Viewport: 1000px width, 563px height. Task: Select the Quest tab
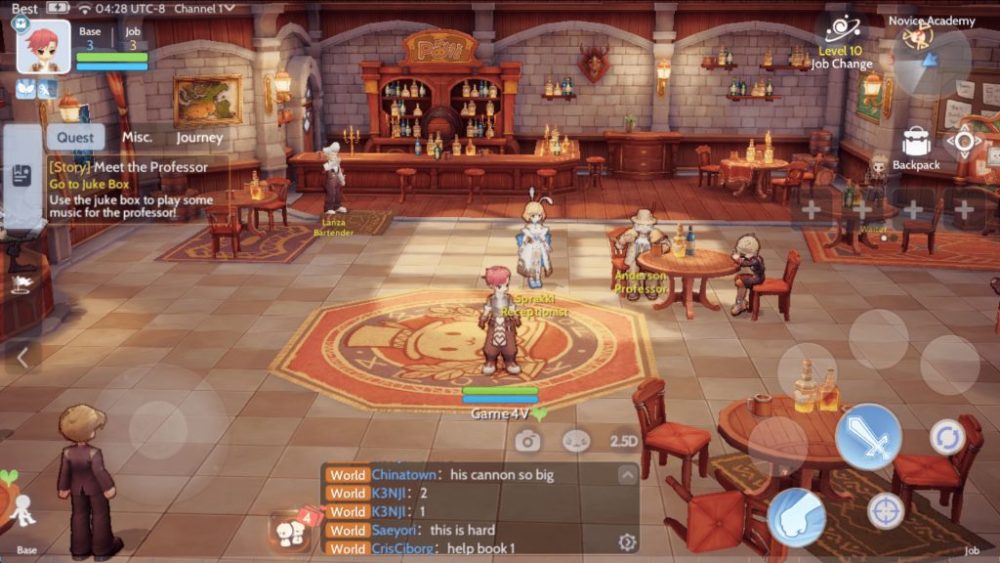pyautogui.click(x=75, y=138)
